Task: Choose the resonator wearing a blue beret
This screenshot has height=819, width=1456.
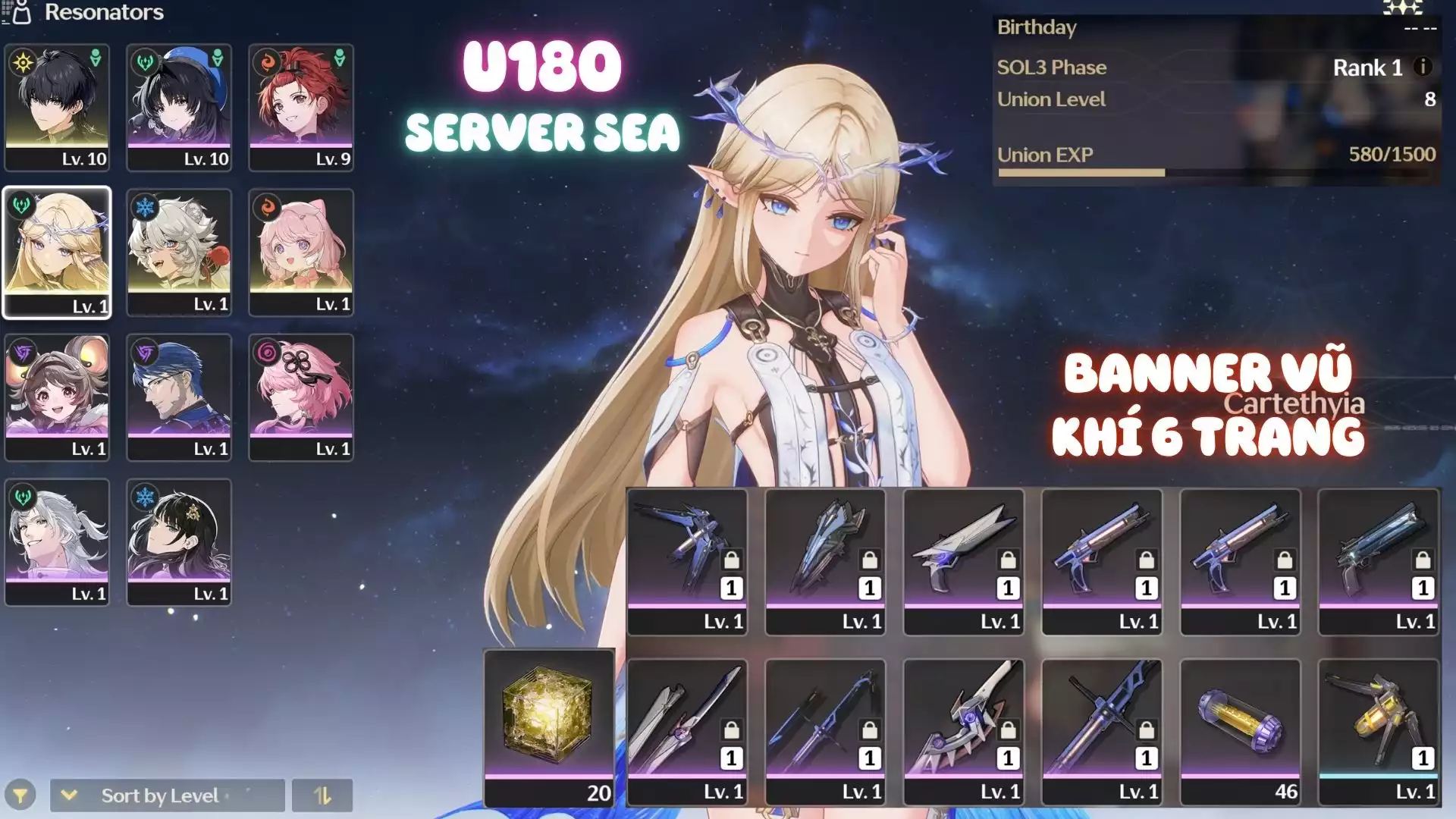Action: (179, 106)
